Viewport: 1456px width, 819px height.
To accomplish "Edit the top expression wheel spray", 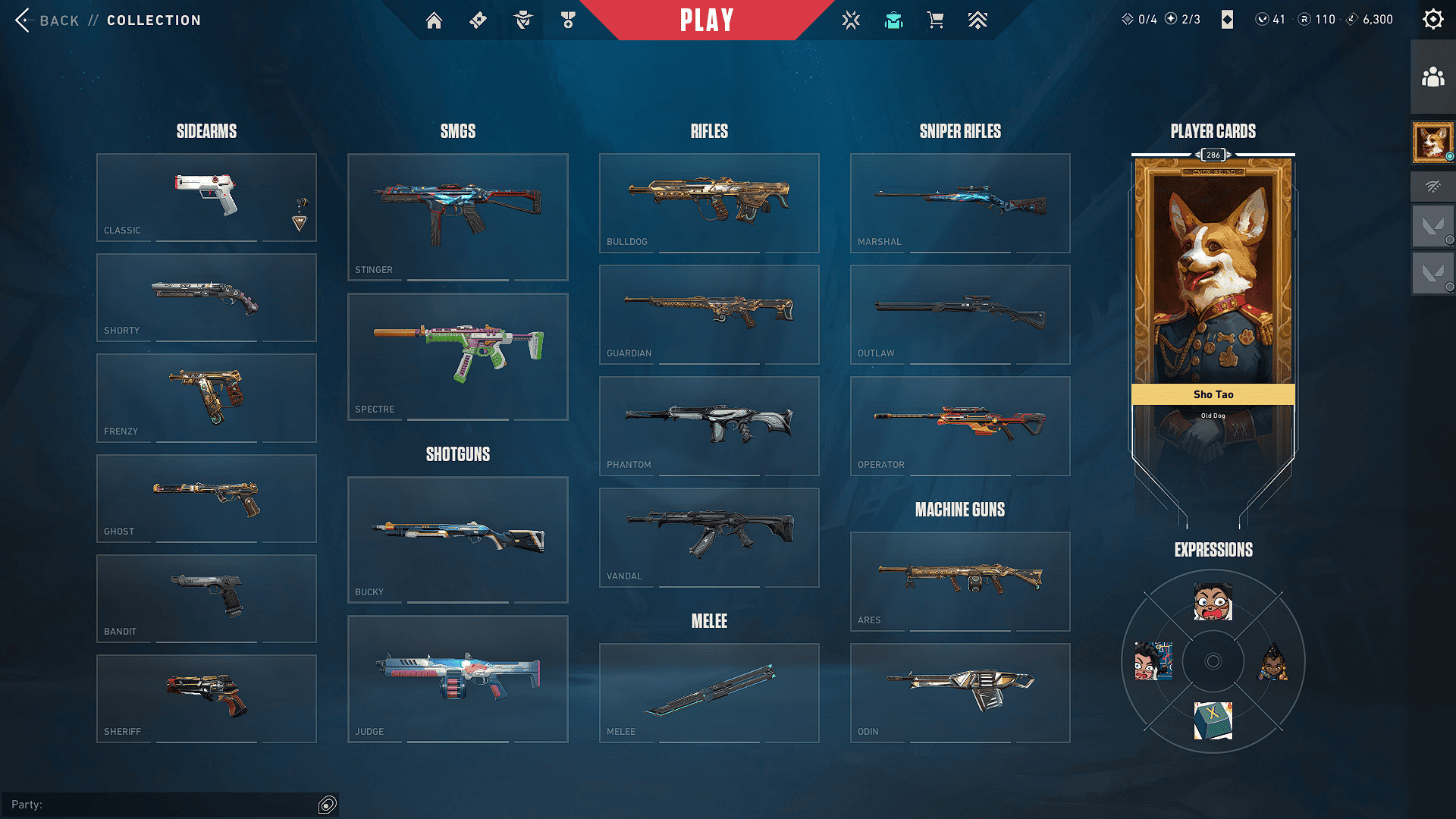I will [x=1213, y=602].
